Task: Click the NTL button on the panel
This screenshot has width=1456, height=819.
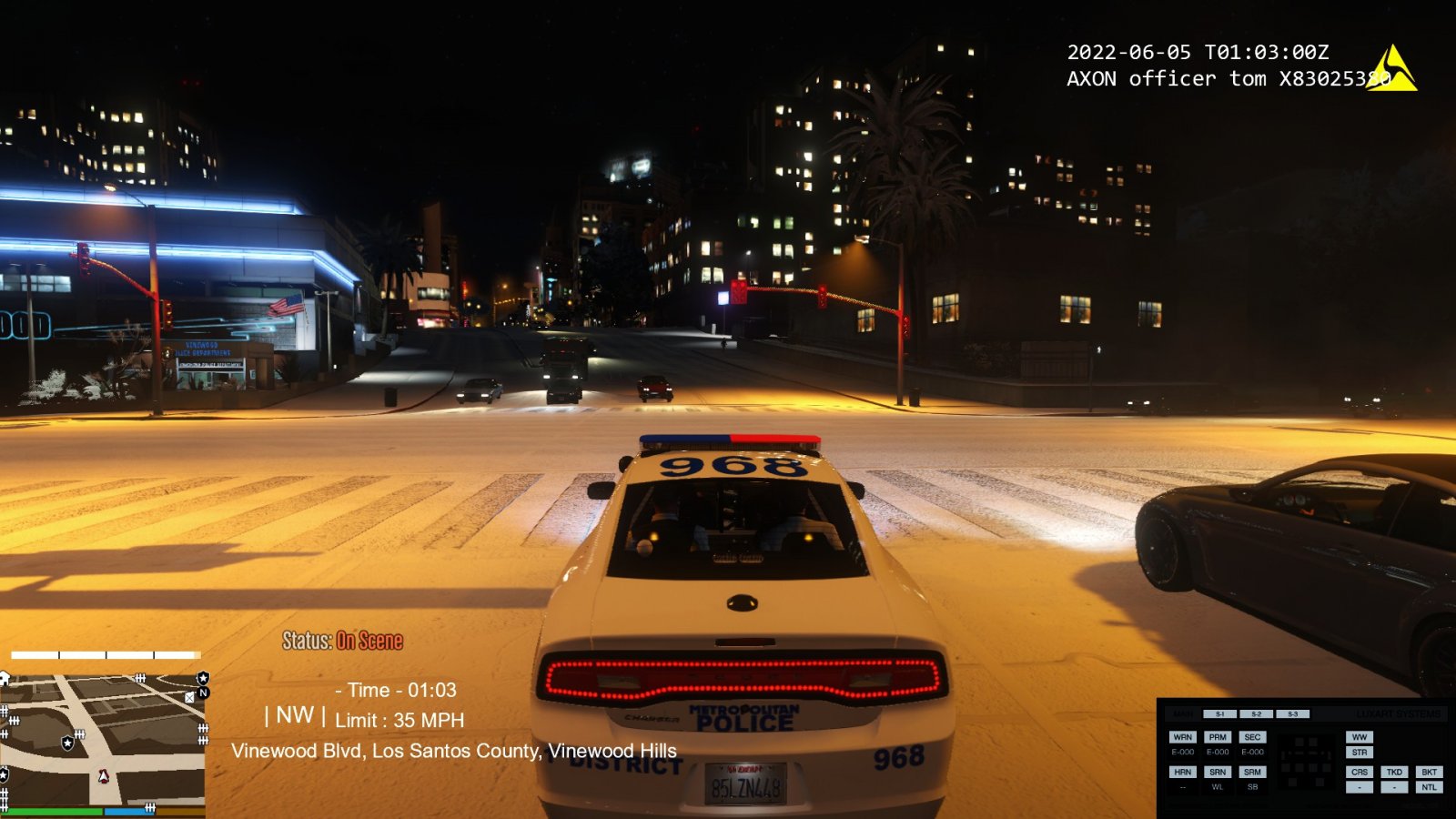Action: pyautogui.click(x=1429, y=787)
